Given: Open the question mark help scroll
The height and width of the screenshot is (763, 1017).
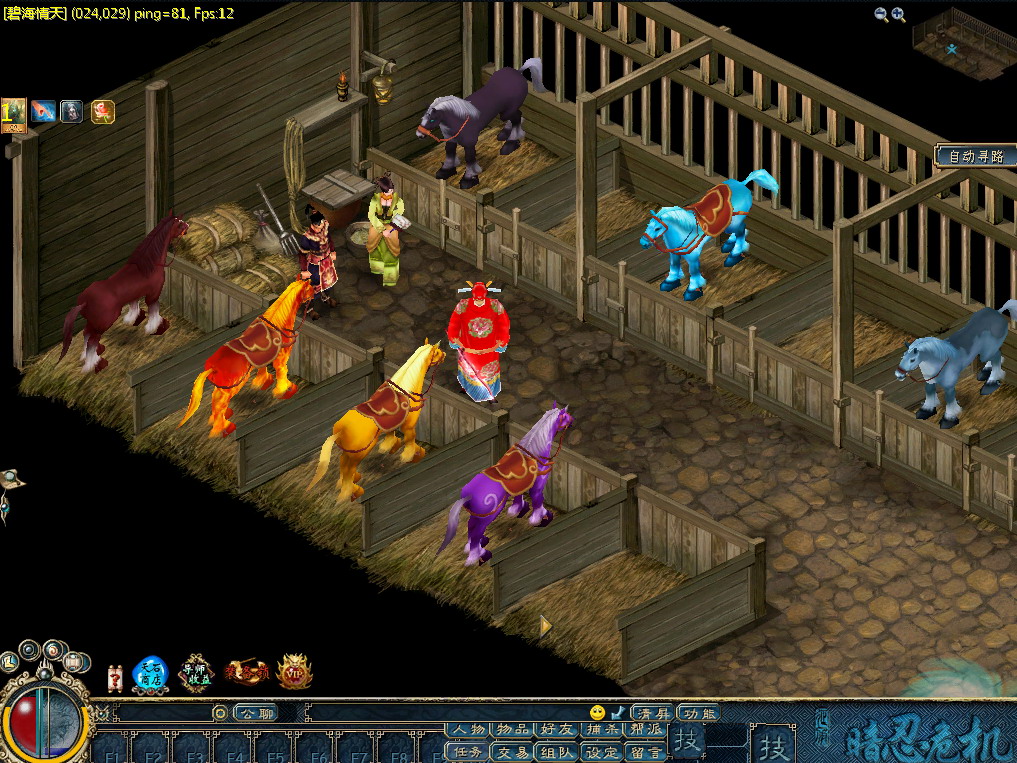Looking at the screenshot, I should tap(114, 678).
